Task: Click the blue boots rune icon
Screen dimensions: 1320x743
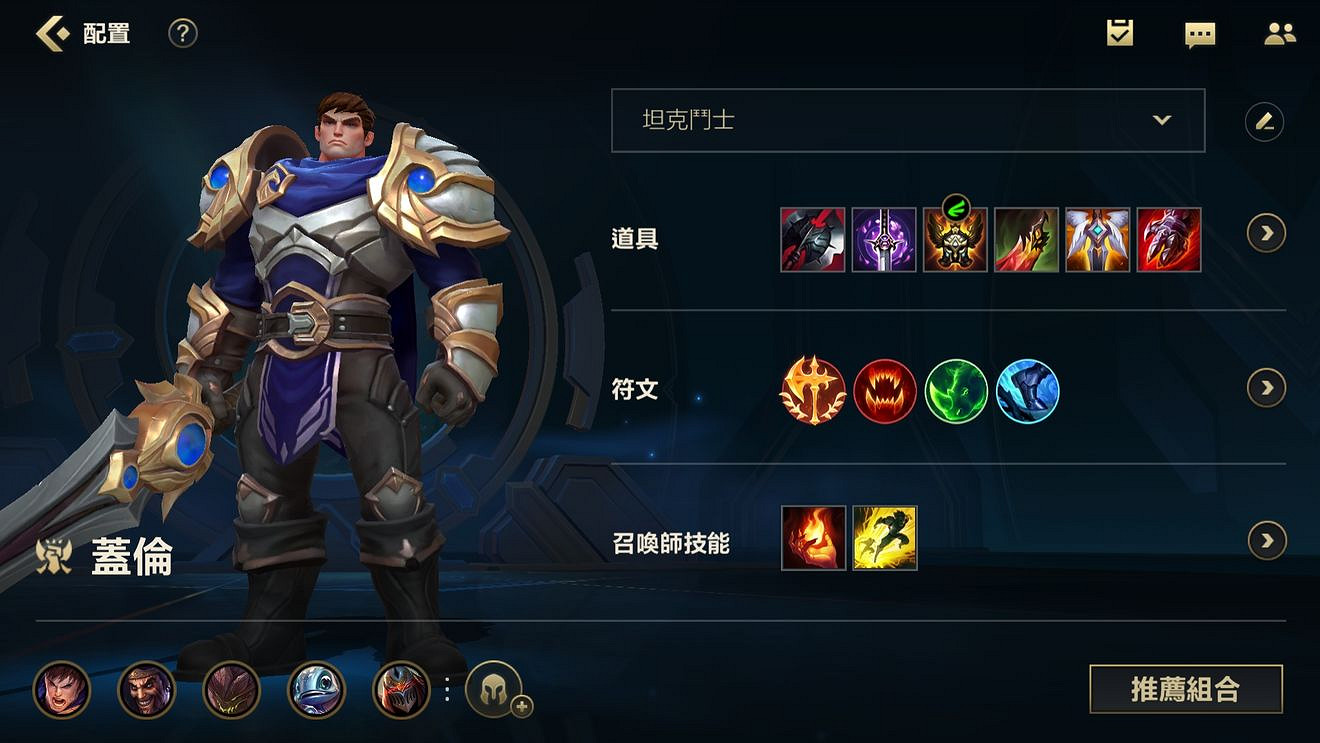Action: click(x=1028, y=392)
